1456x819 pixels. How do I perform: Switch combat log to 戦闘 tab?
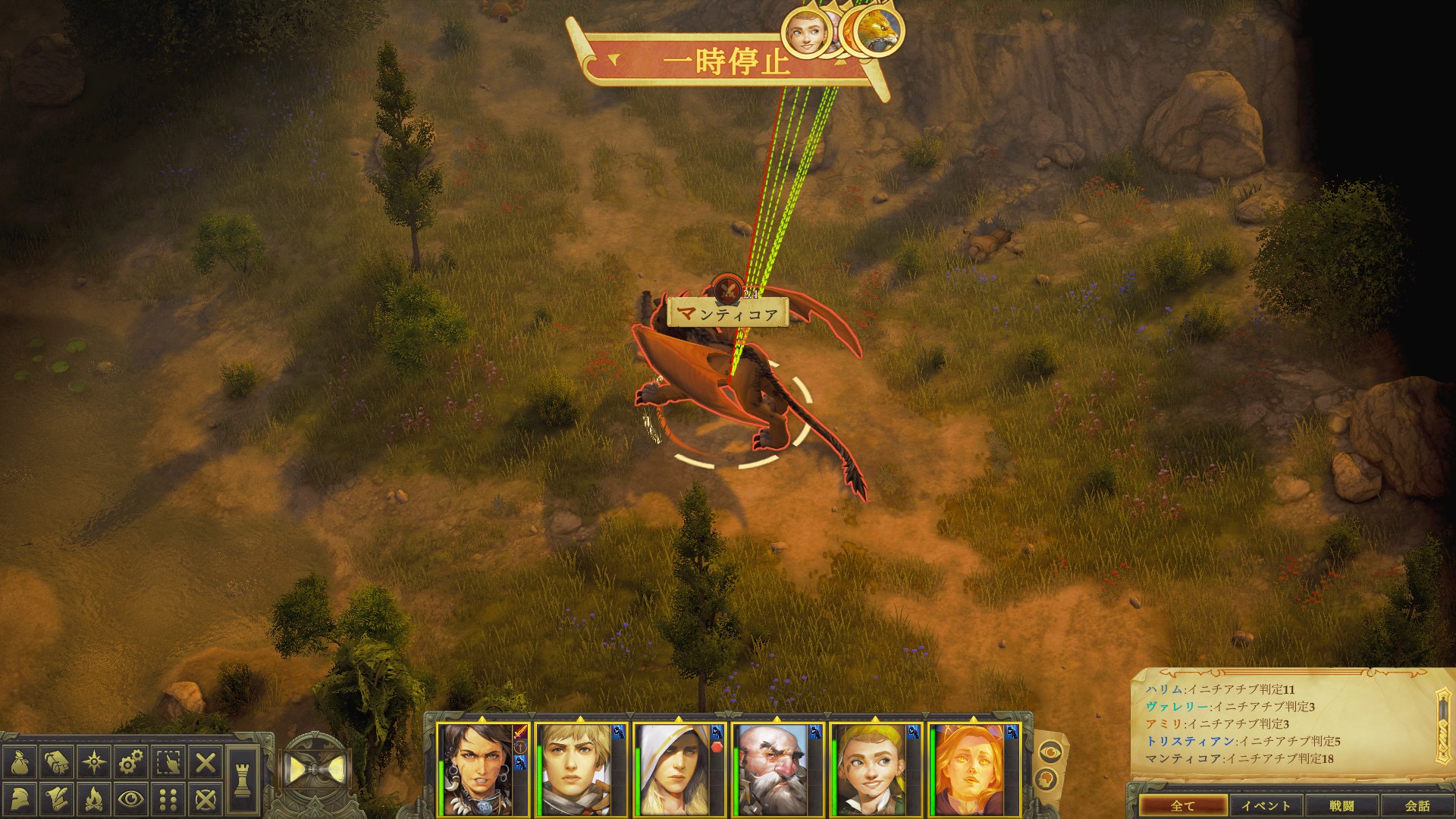tap(1341, 805)
